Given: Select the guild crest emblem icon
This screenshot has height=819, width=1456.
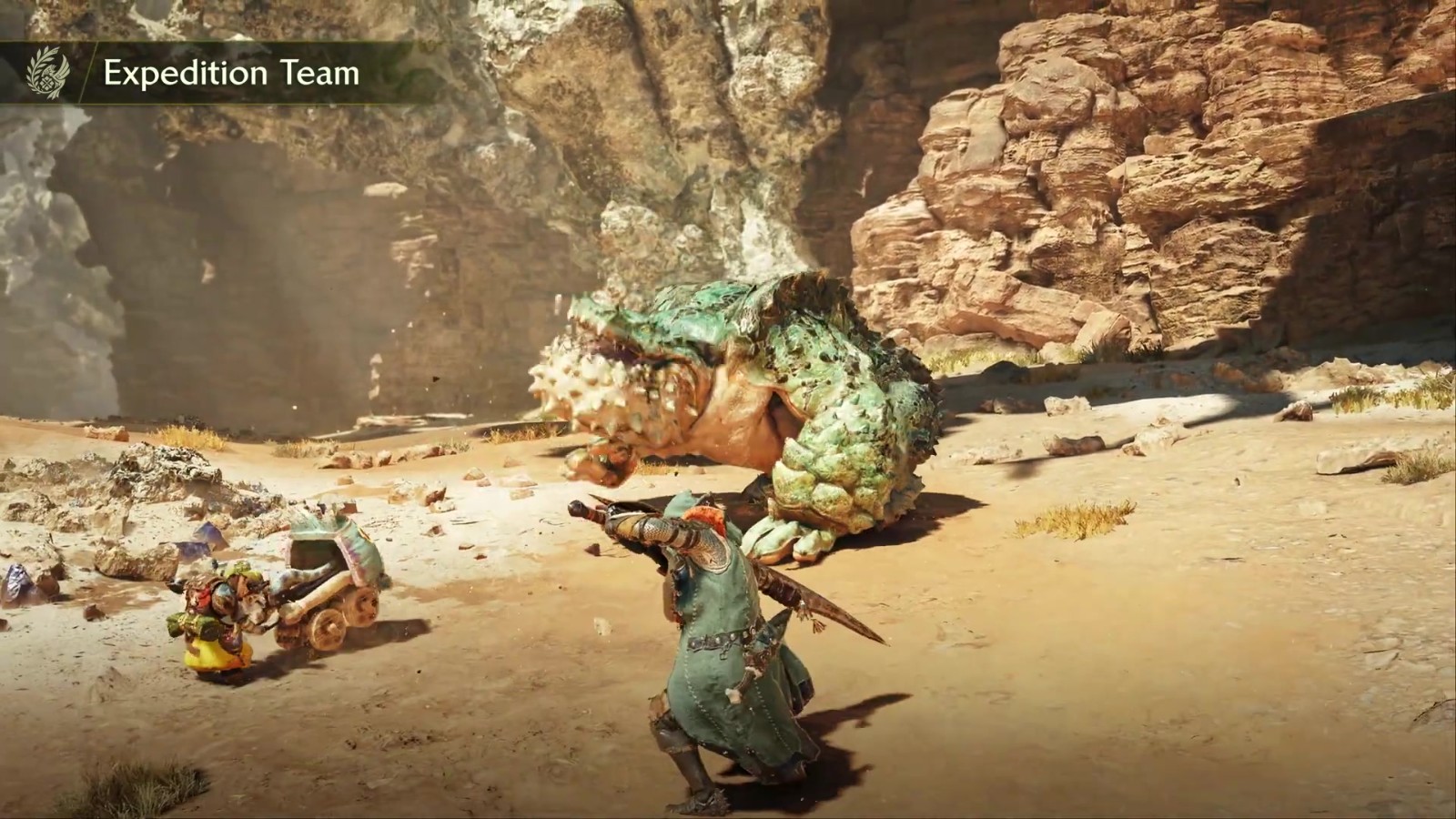Looking at the screenshot, I should 45,73.
